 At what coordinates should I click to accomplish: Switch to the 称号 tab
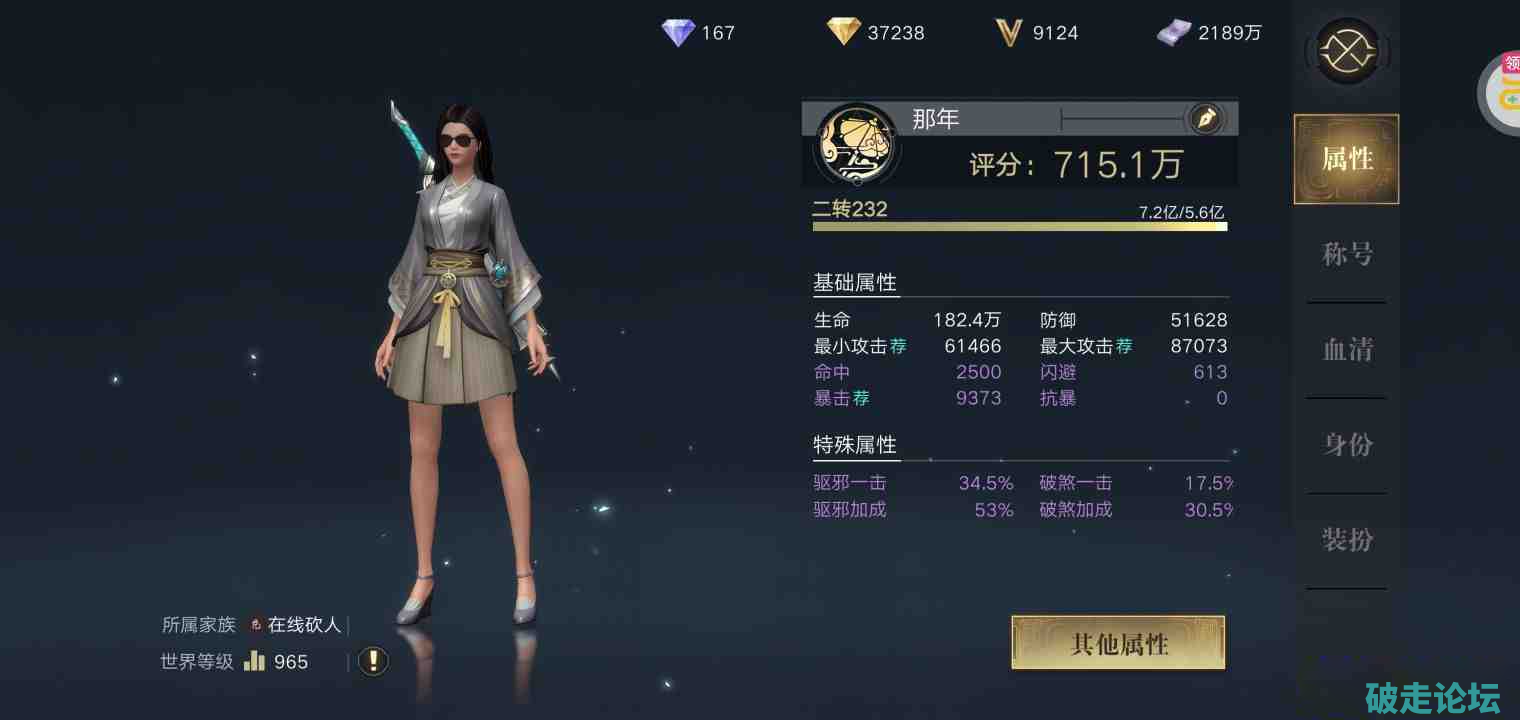click(x=1347, y=255)
